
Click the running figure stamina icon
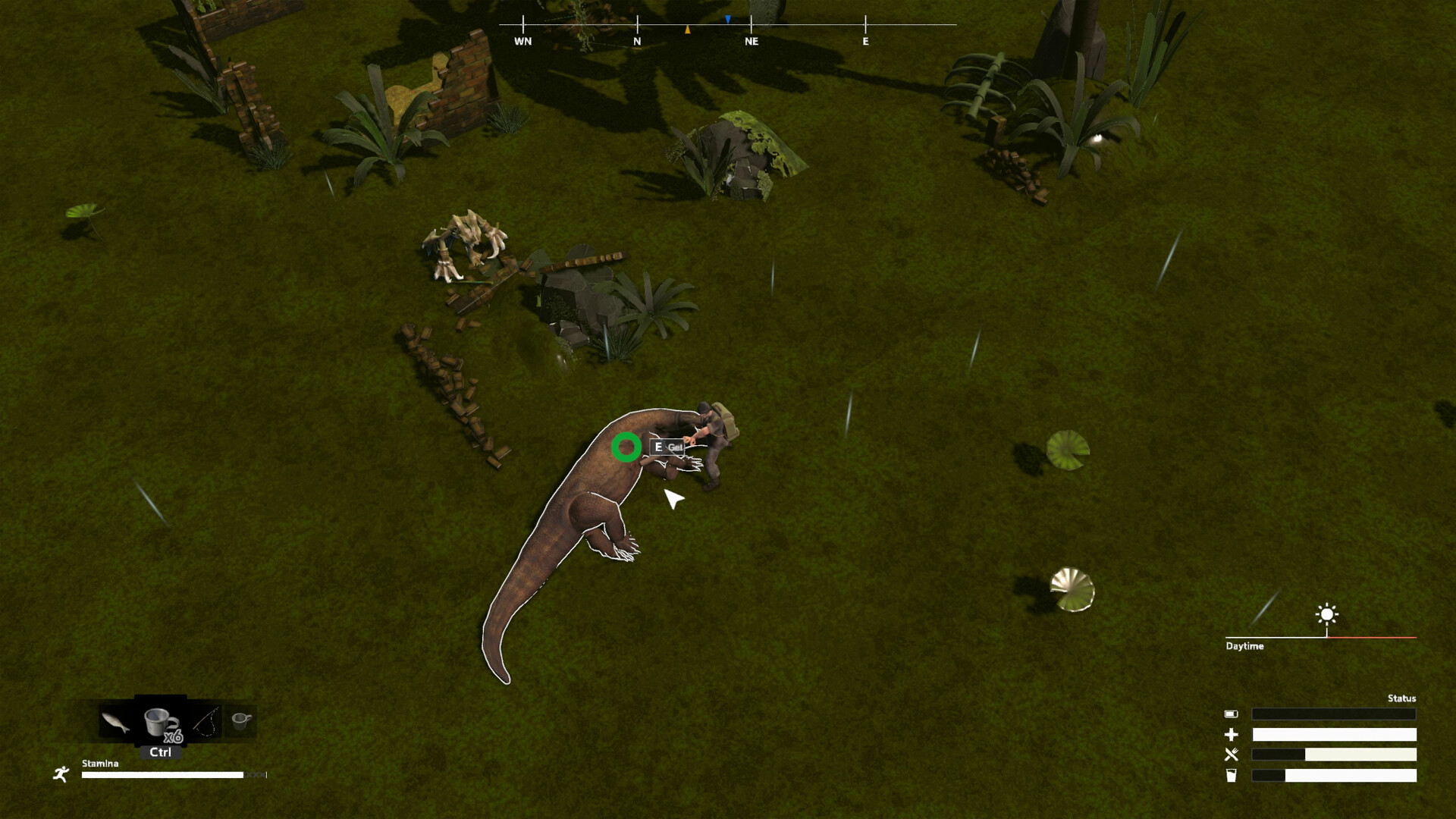[x=61, y=774]
